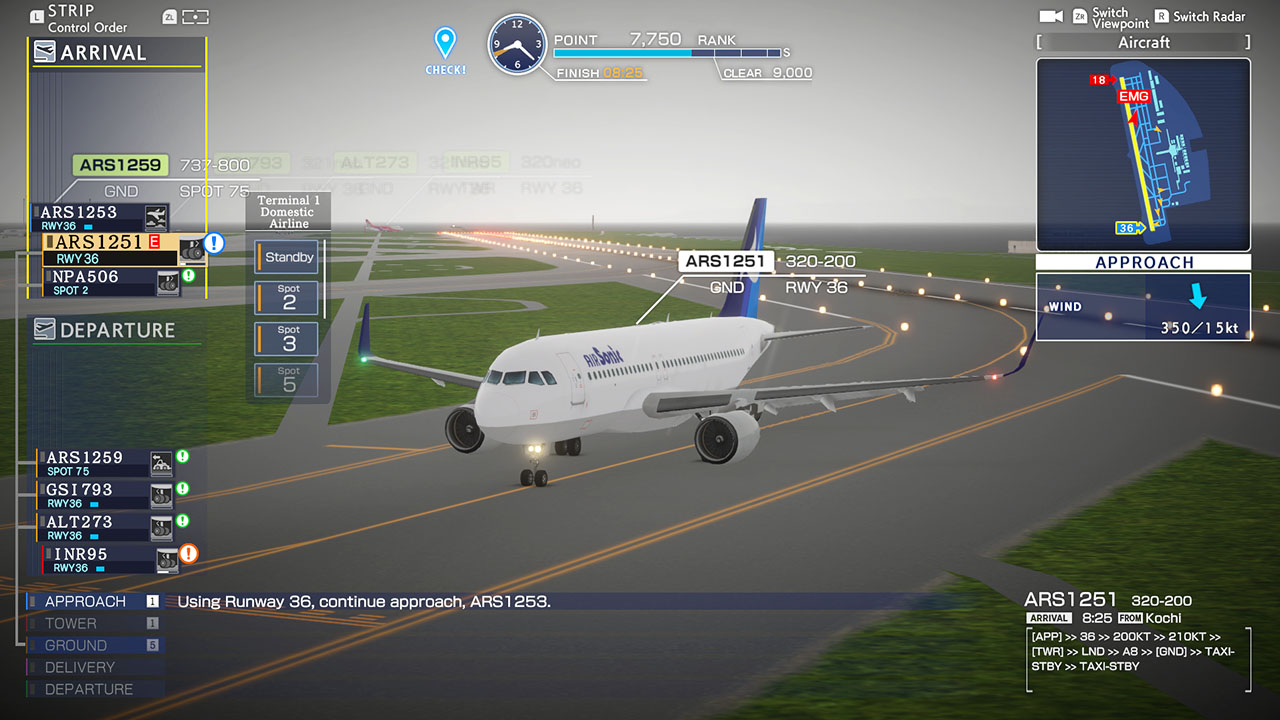1280x720 pixels.
Task: Click the landing gear icon on ARS1251 strip
Action: pyautogui.click(x=193, y=249)
